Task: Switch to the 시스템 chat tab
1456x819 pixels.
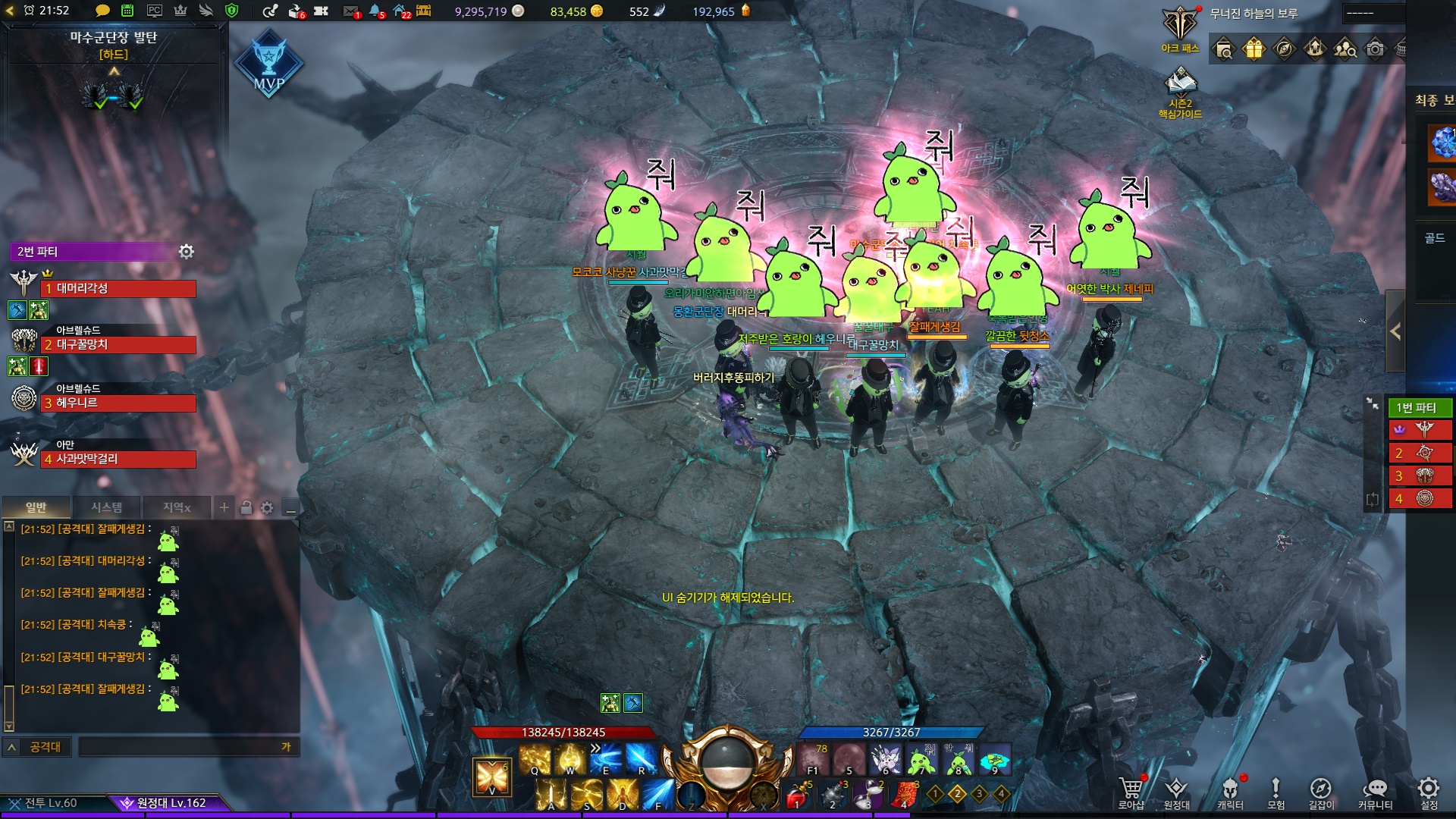Action: pyautogui.click(x=106, y=507)
